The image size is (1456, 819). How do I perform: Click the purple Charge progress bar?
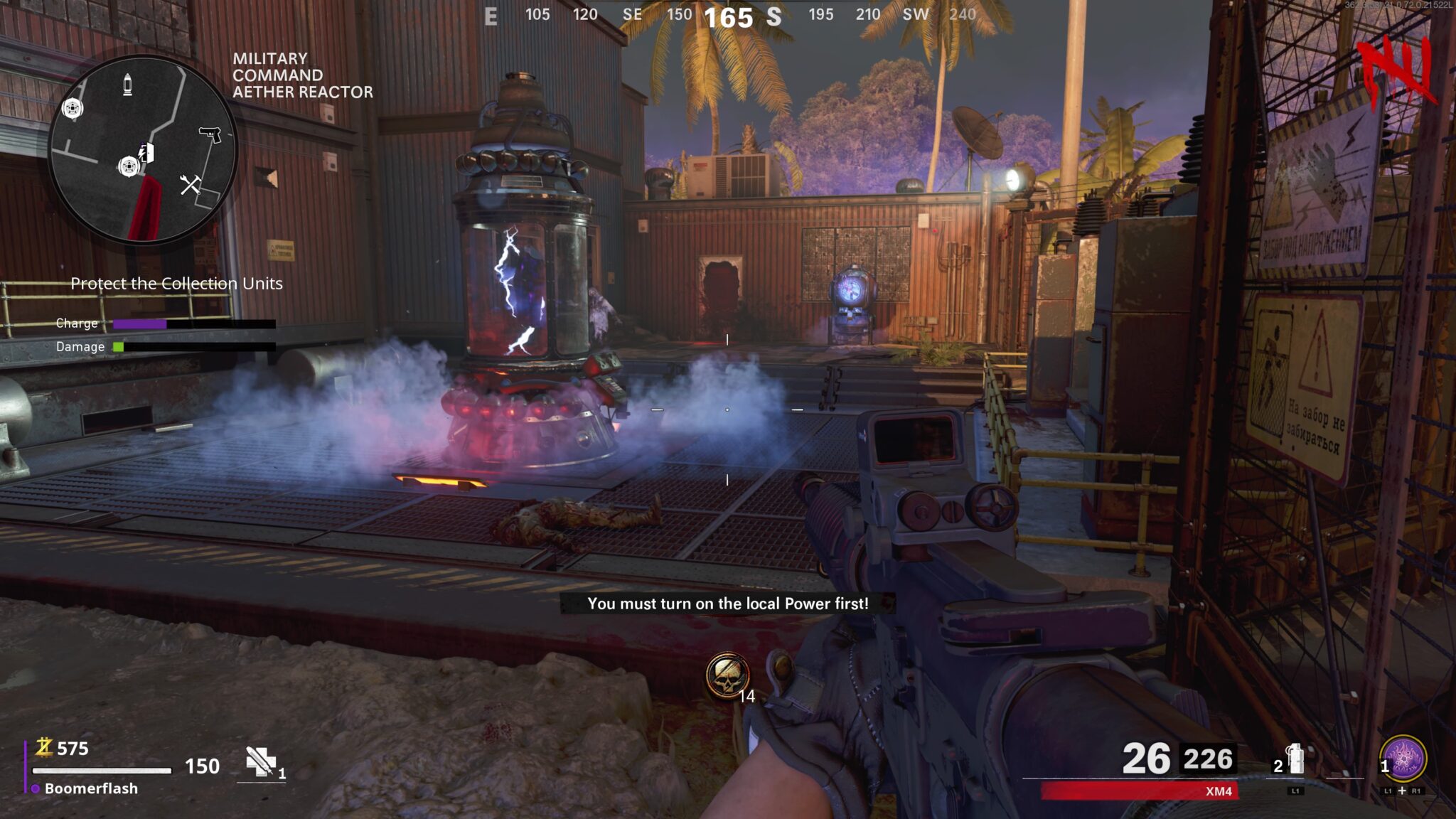139,324
